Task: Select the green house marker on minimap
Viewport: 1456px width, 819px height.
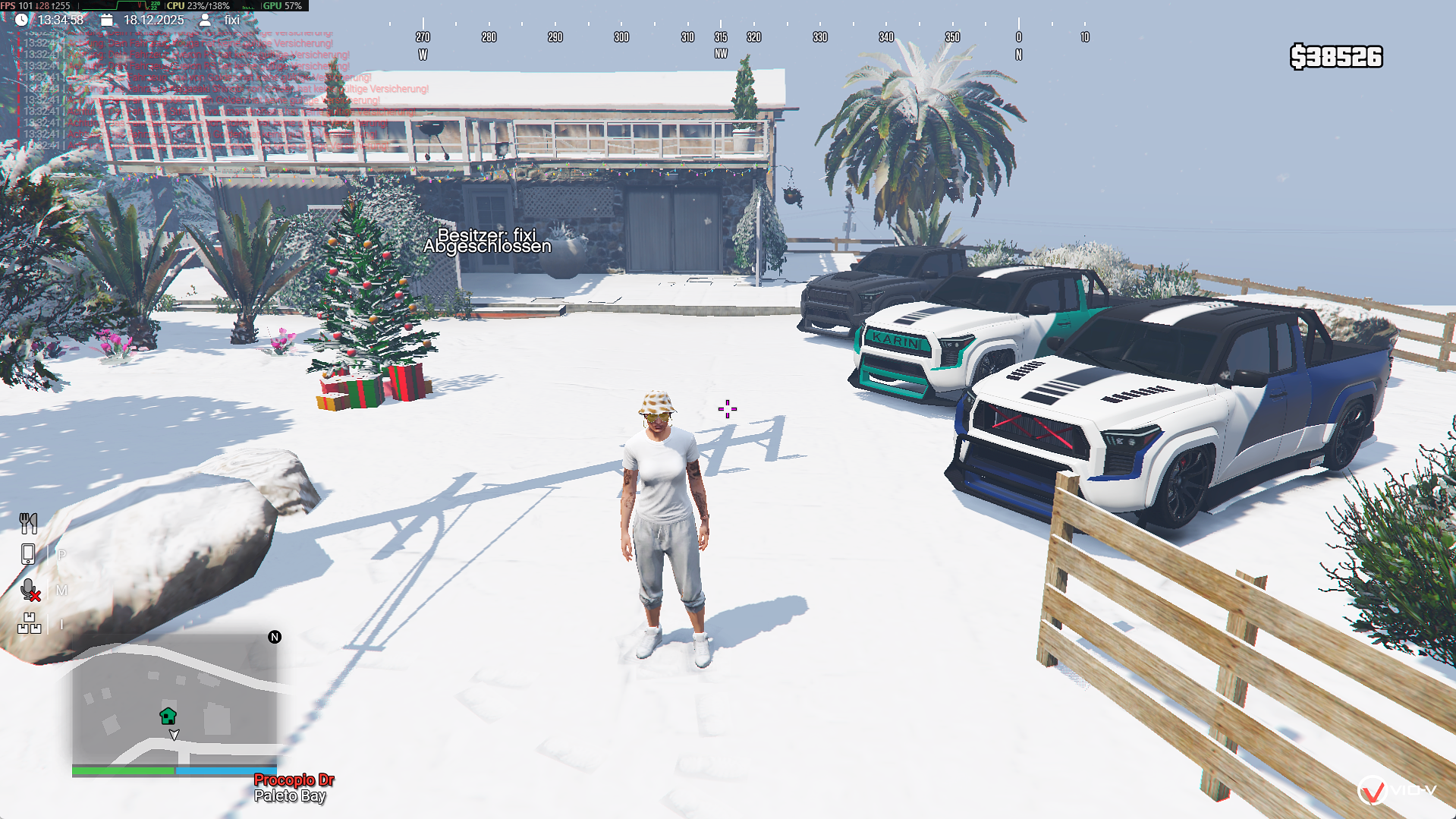Action: pyautogui.click(x=168, y=716)
